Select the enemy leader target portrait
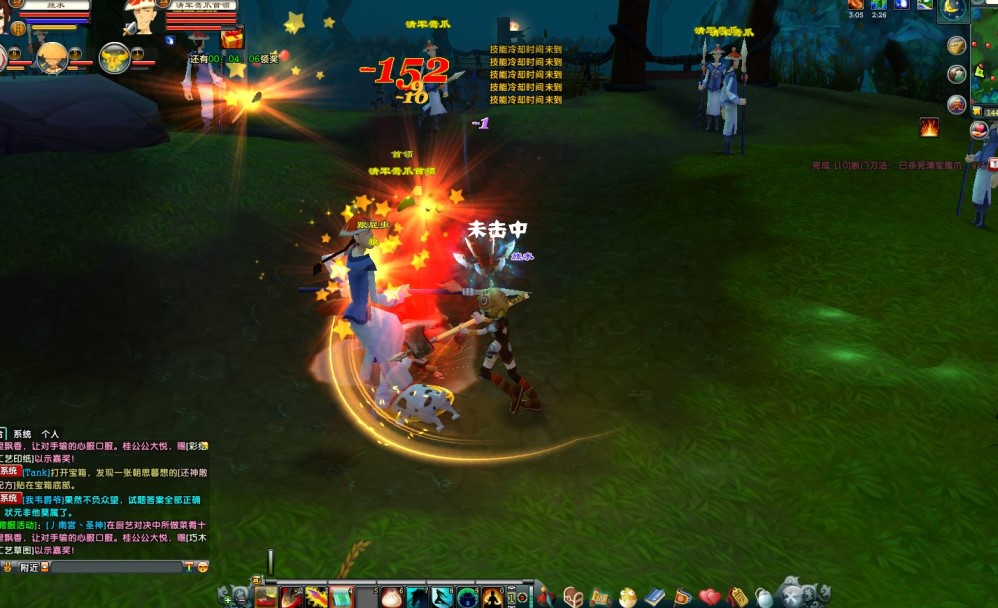The image size is (998, 608). point(139,17)
